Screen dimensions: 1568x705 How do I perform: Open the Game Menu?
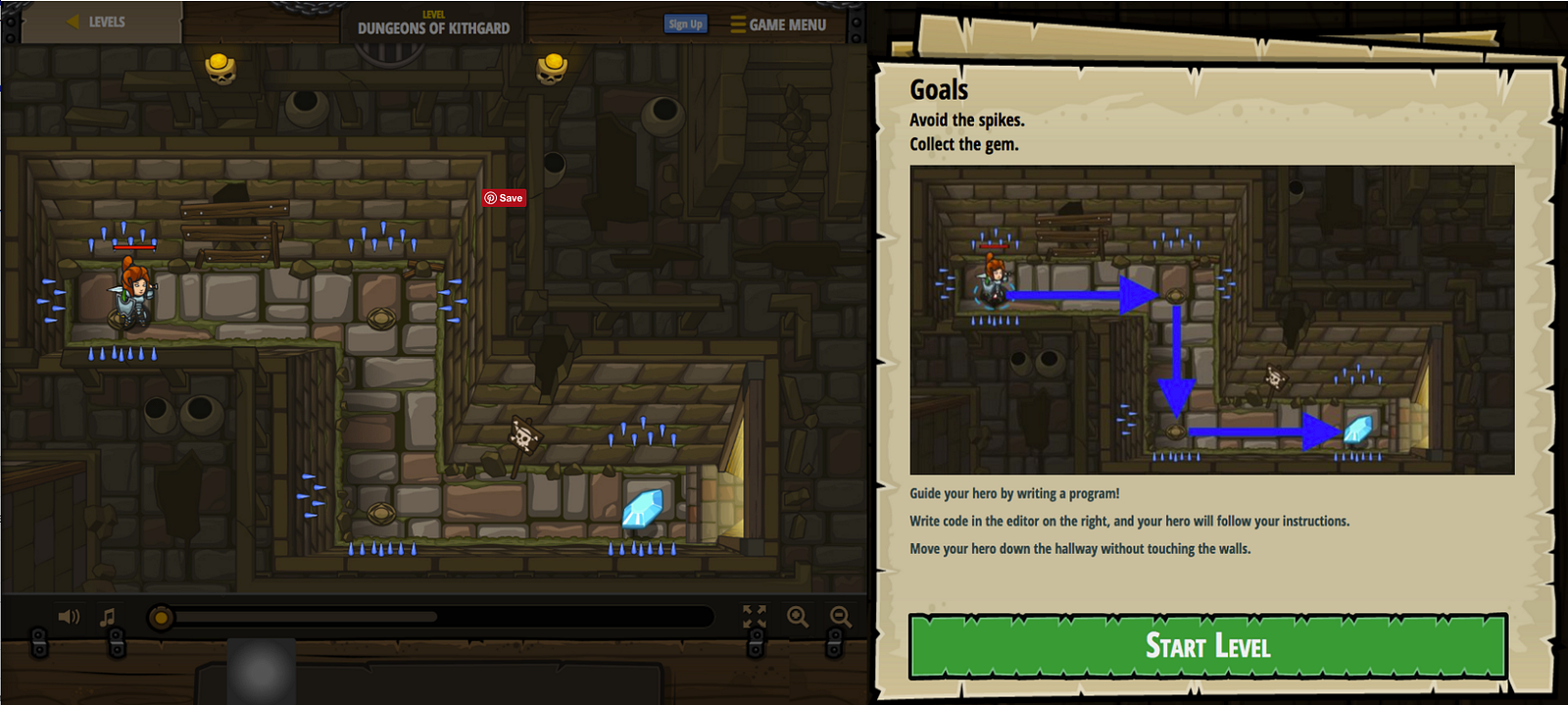(x=778, y=25)
